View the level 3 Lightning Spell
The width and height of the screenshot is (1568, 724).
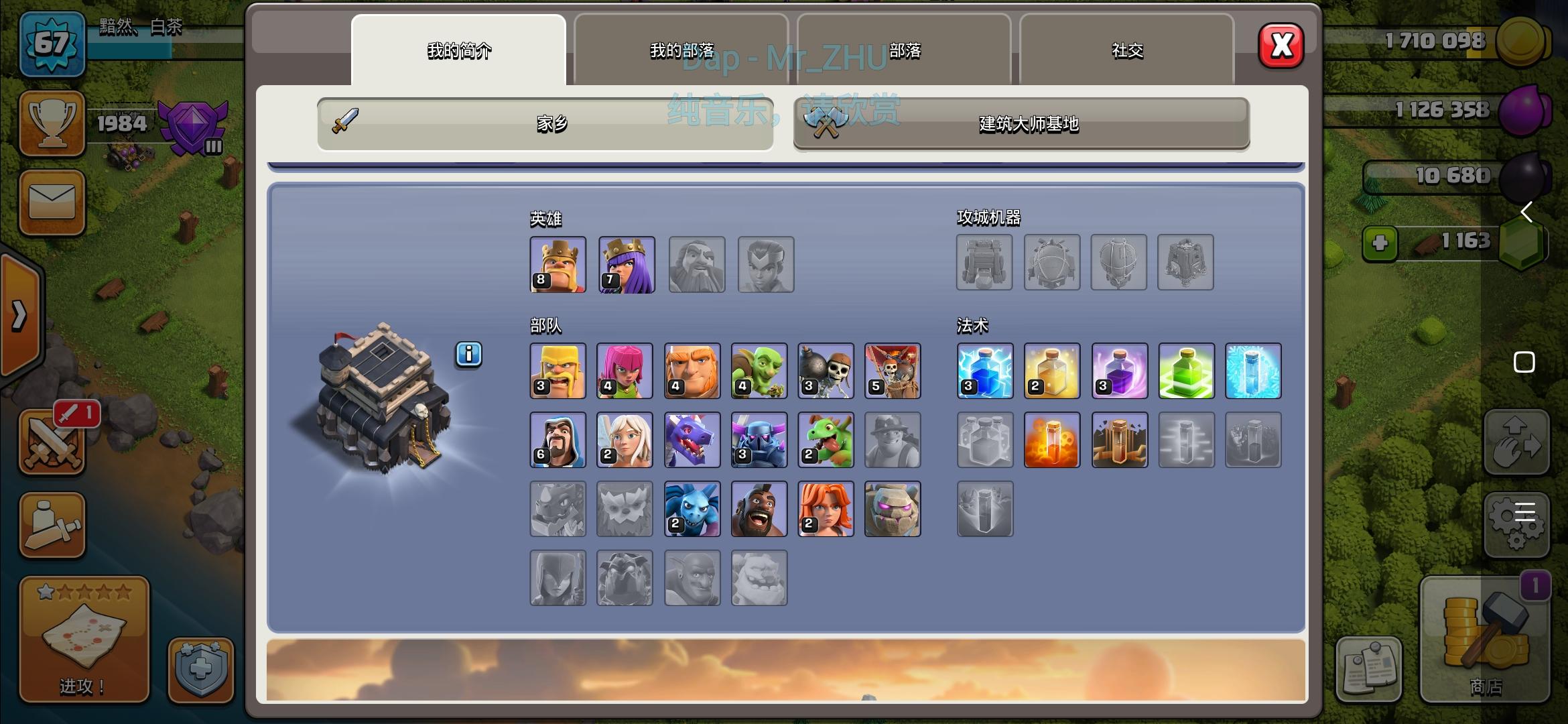[985, 371]
